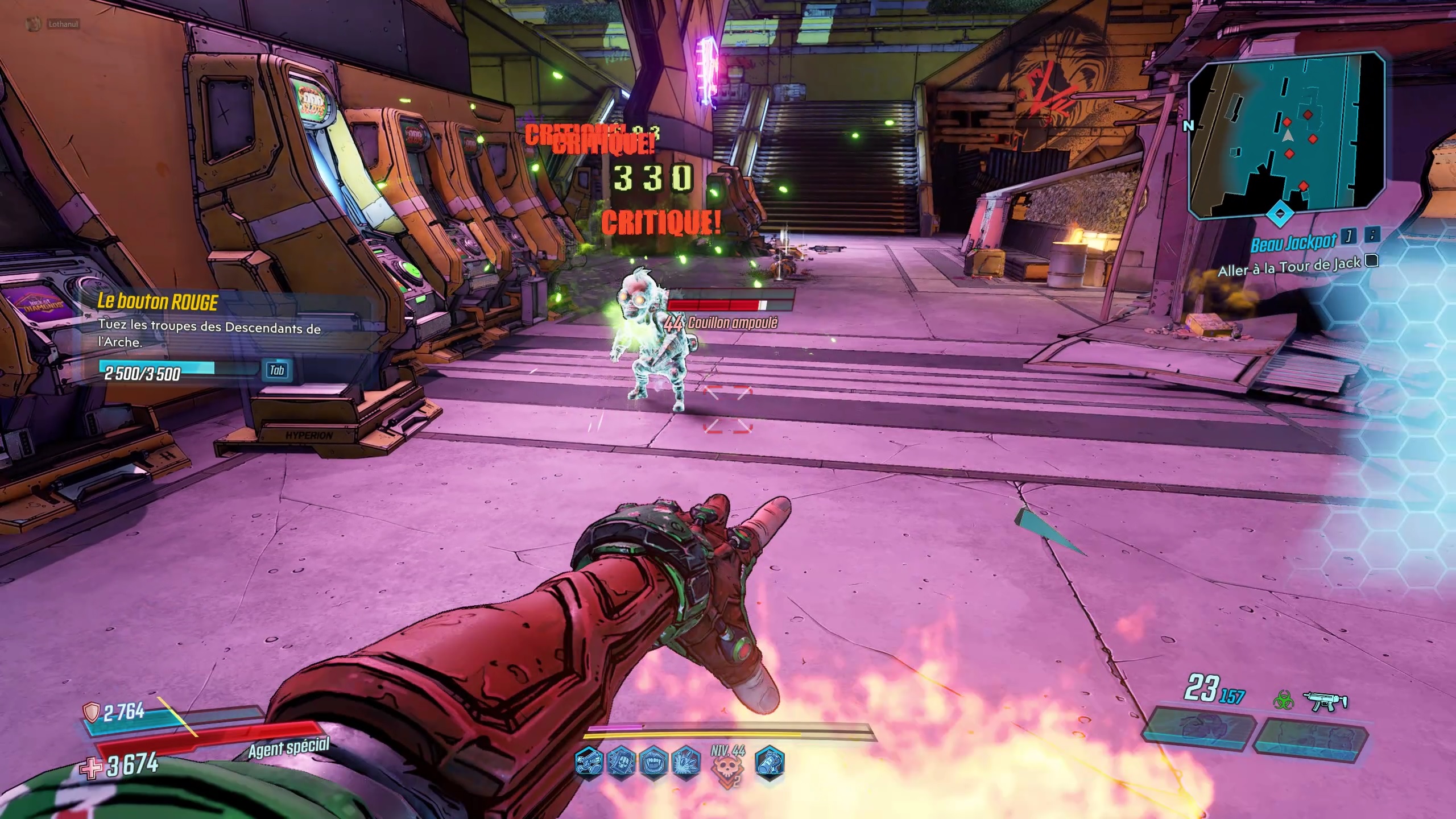Viewport: 1456px width, 819px height.
Task: Click the bullet burst skill icon
Action: click(x=686, y=761)
